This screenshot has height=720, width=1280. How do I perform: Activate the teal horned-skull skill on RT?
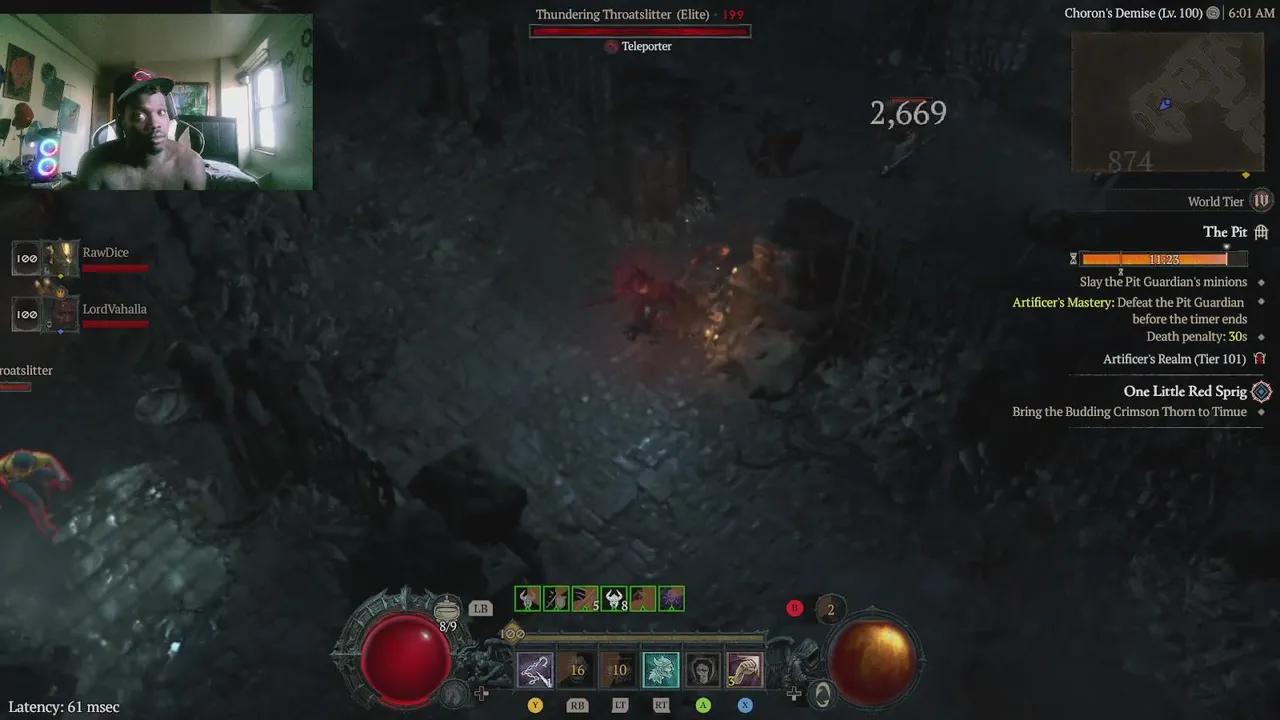[661, 669]
